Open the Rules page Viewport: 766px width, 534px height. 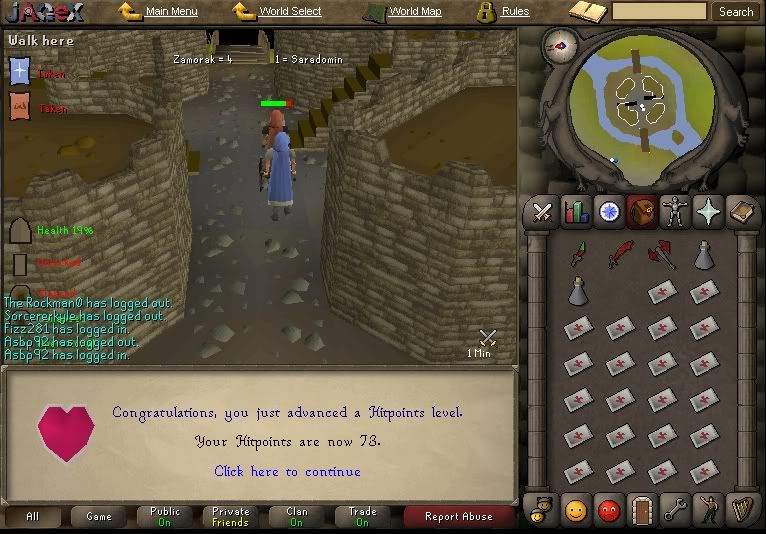tap(515, 12)
